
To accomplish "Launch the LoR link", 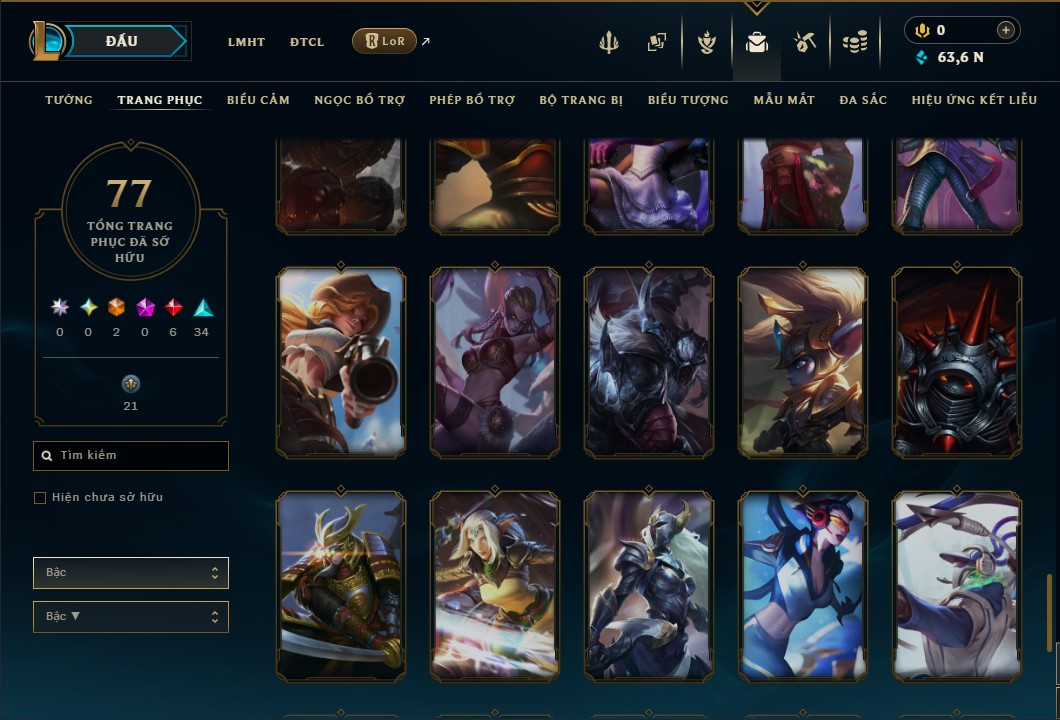I will [385, 41].
